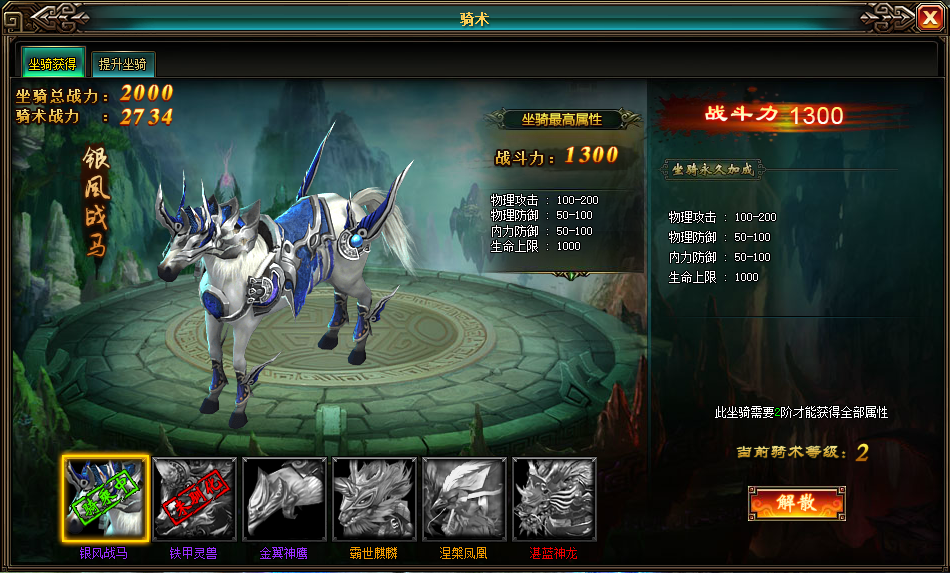Click the 解散 dismiss button

coord(796,503)
